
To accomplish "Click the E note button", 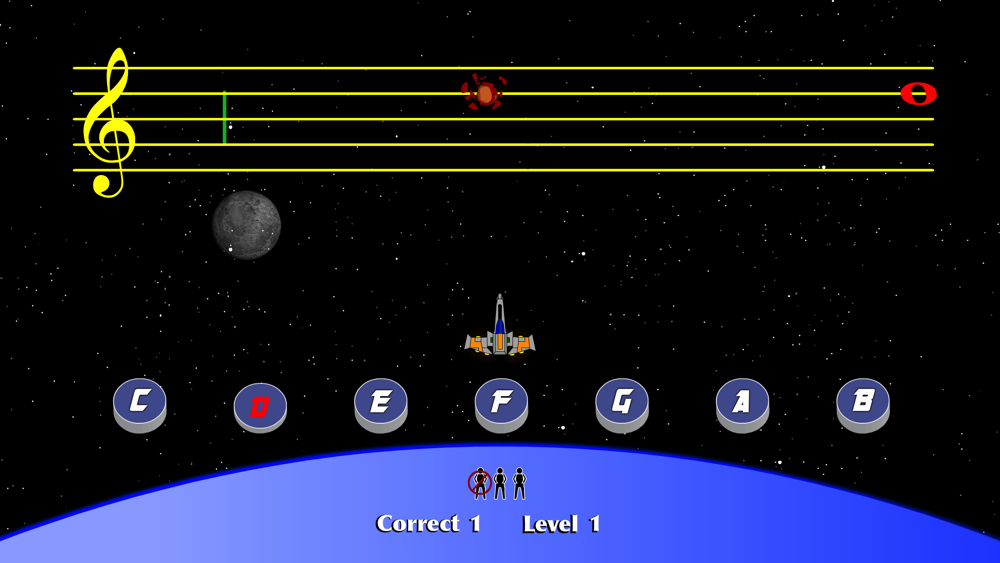I will (x=381, y=402).
